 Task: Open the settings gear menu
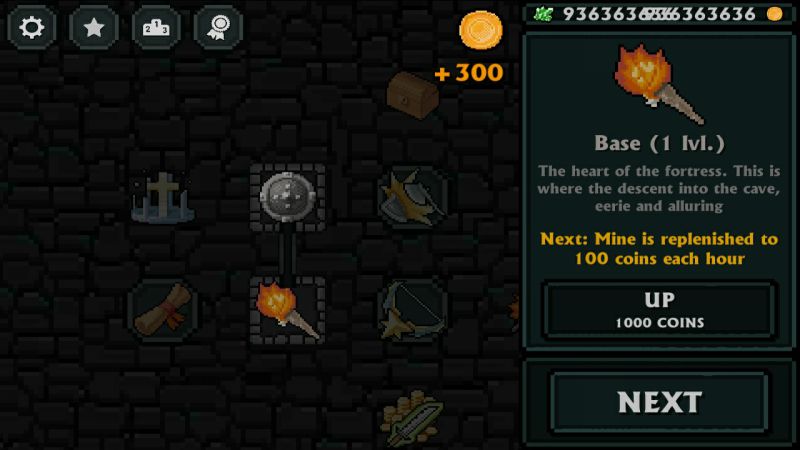(31, 27)
